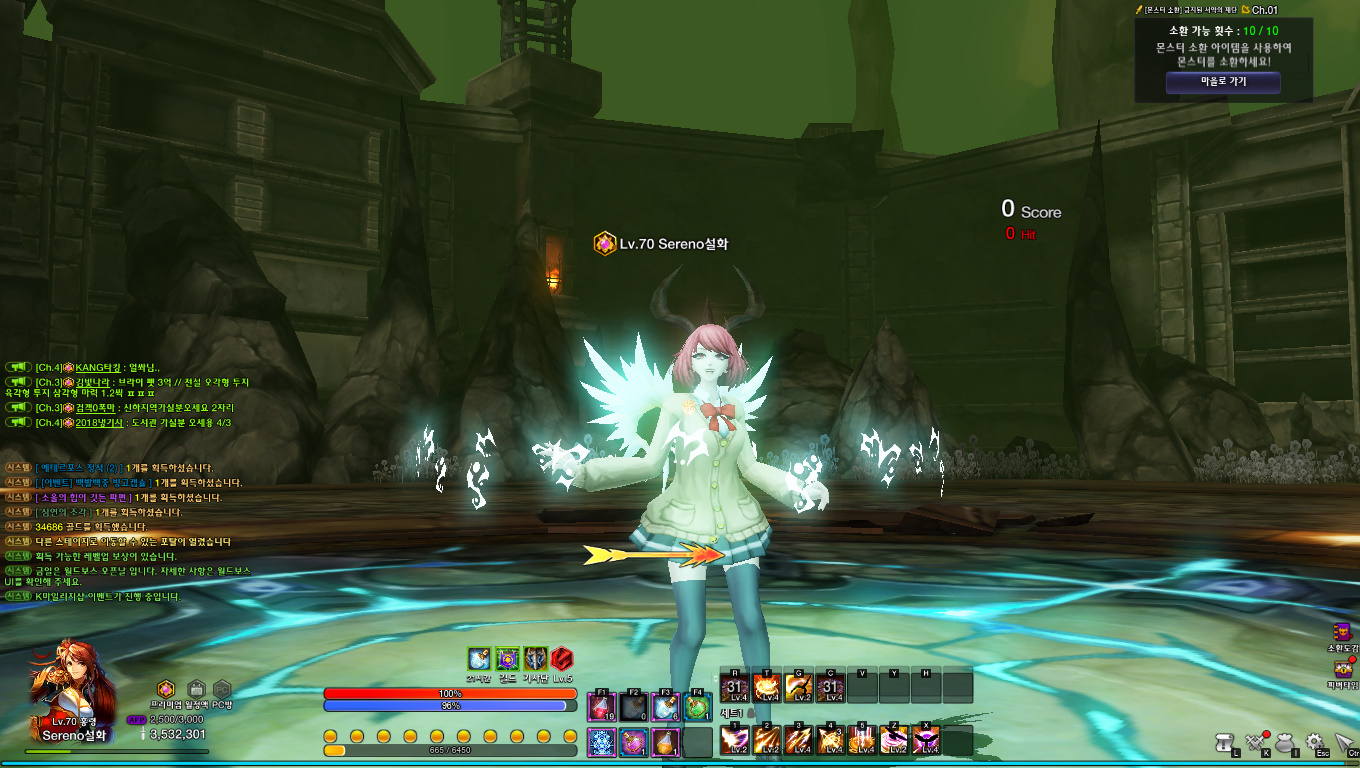Image resolution: width=1360 pixels, height=768 pixels.
Task: Open the gear settings menu
Action: (1315, 742)
